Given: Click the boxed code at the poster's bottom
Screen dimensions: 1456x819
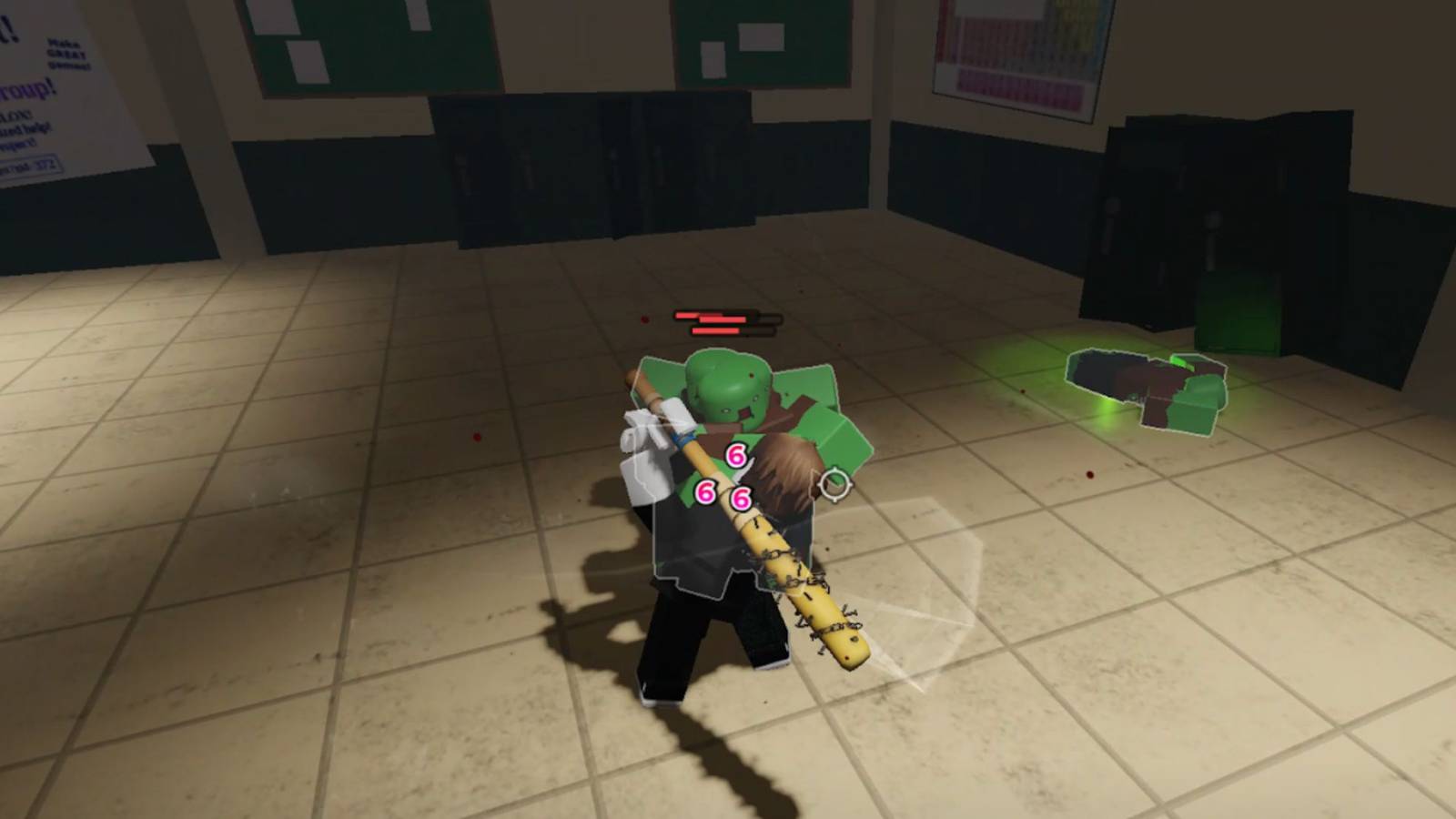Looking at the screenshot, I should tap(30, 165).
